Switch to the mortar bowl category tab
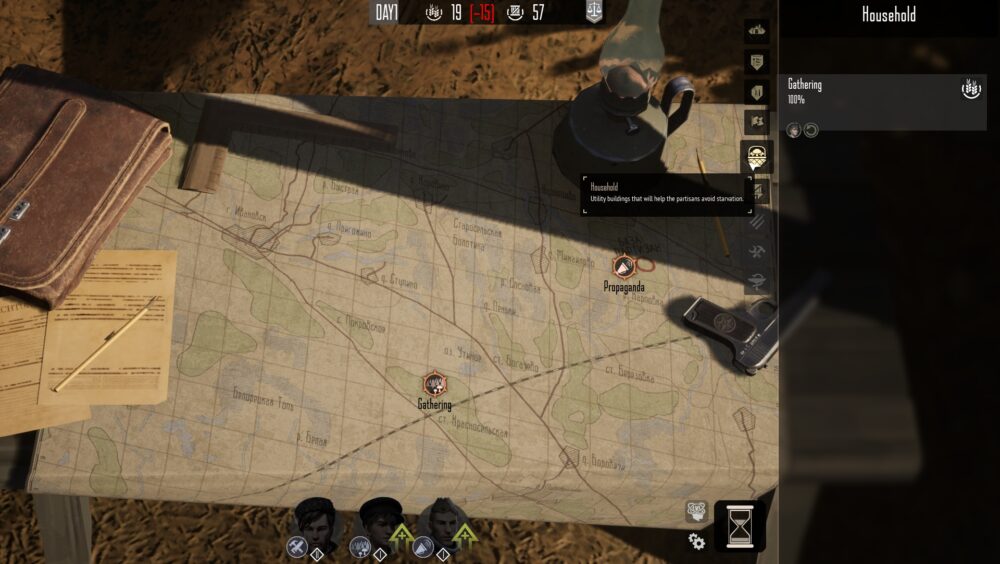Screen dimensions: 1000x564 pyautogui.click(x=757, y=281)
